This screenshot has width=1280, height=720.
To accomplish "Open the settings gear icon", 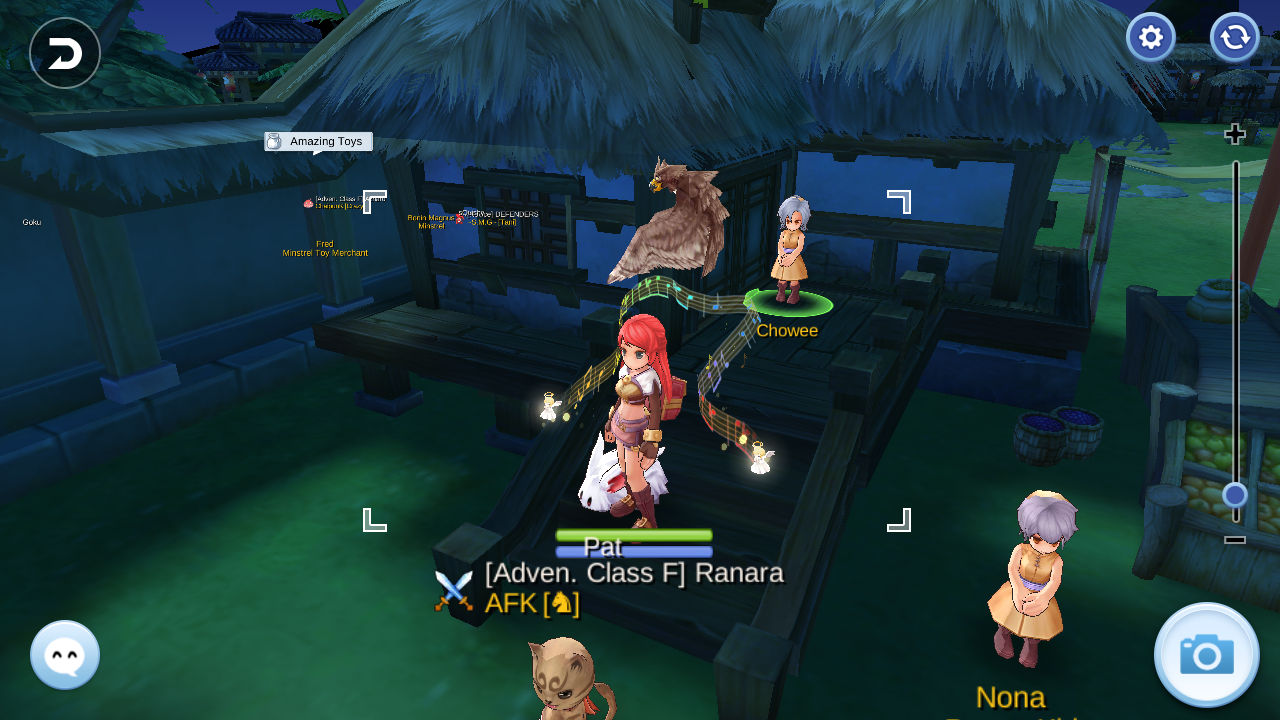I will point(1150,37).
